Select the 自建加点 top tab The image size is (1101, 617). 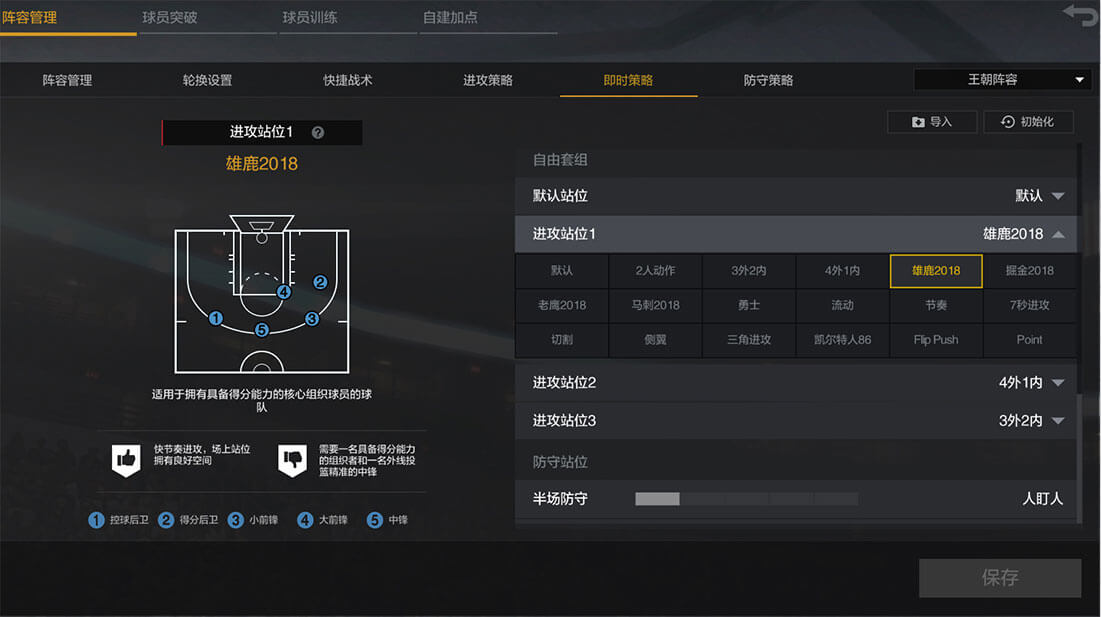tap(450, 17)
